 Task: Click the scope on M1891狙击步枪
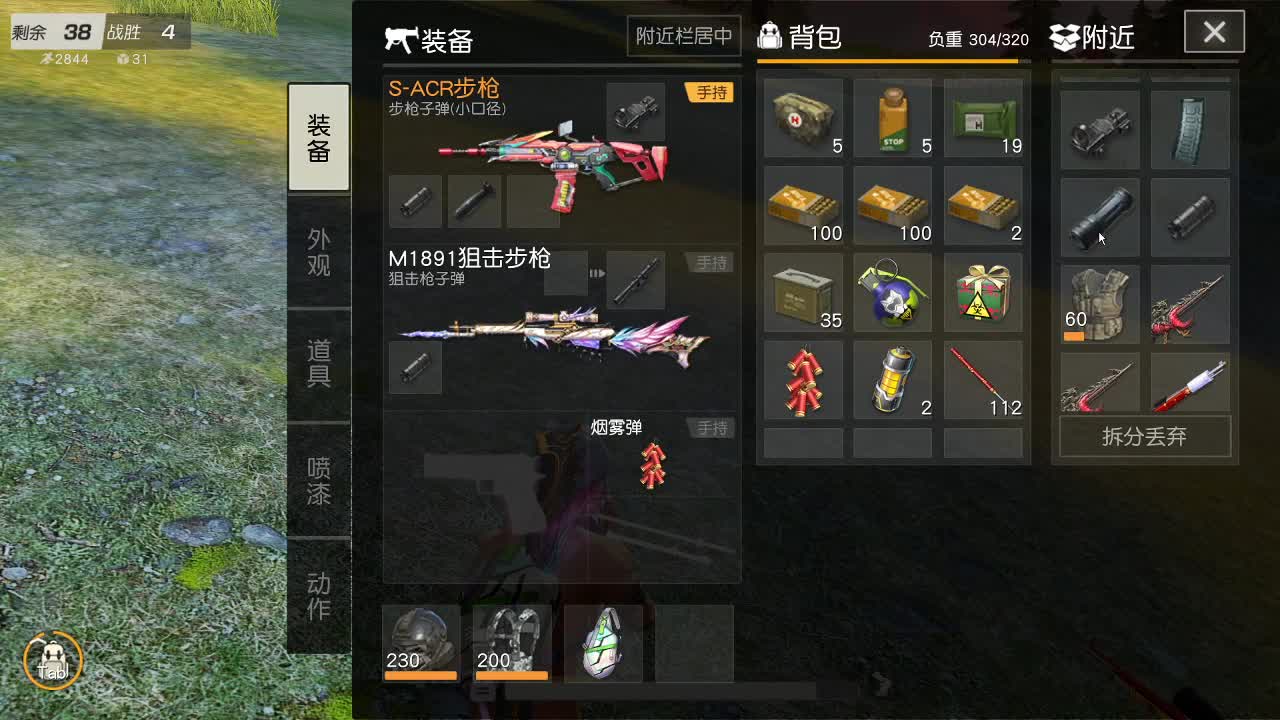coord(636,280)
